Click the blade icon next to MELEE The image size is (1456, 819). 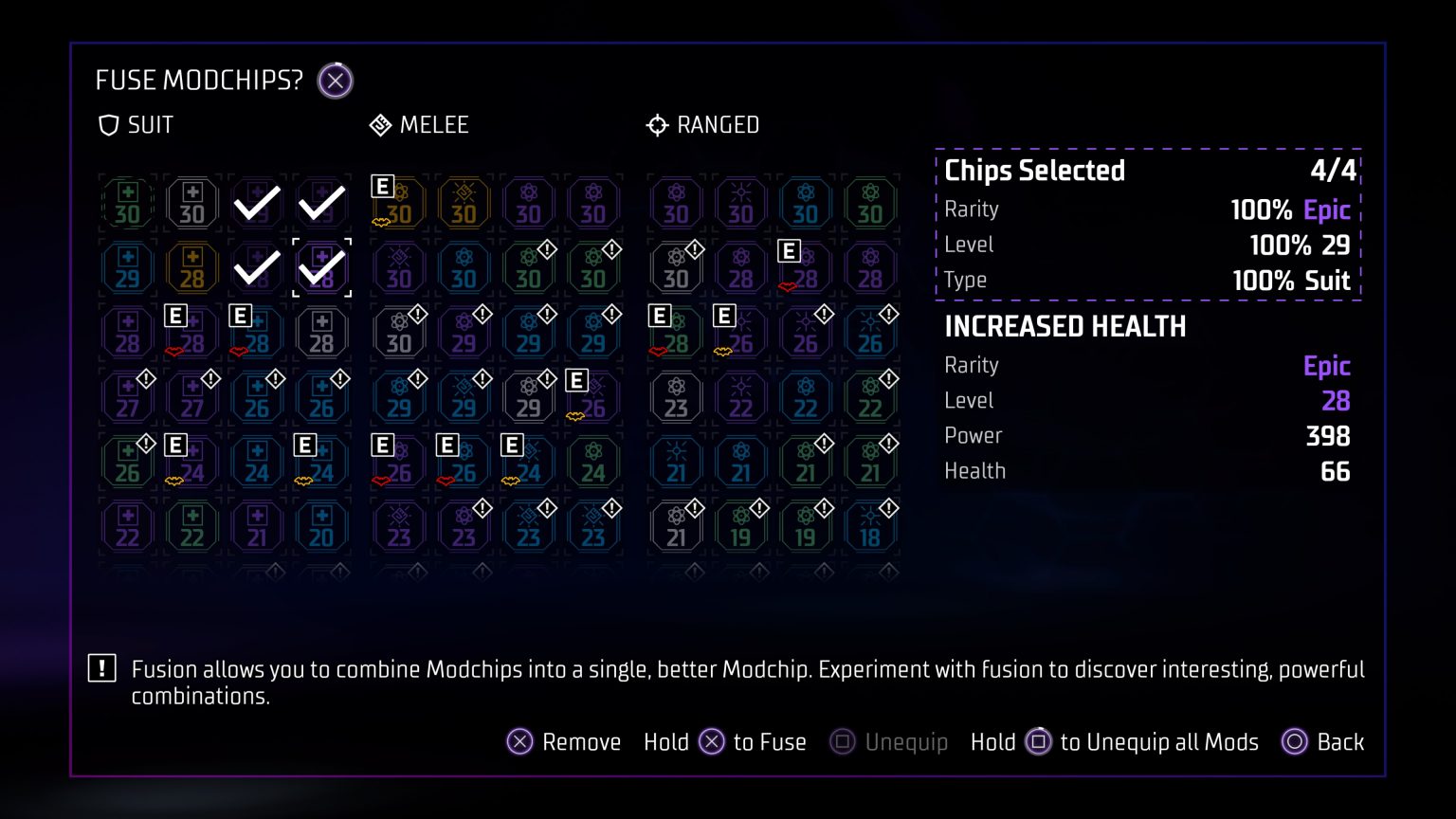(x=381, y=124)
